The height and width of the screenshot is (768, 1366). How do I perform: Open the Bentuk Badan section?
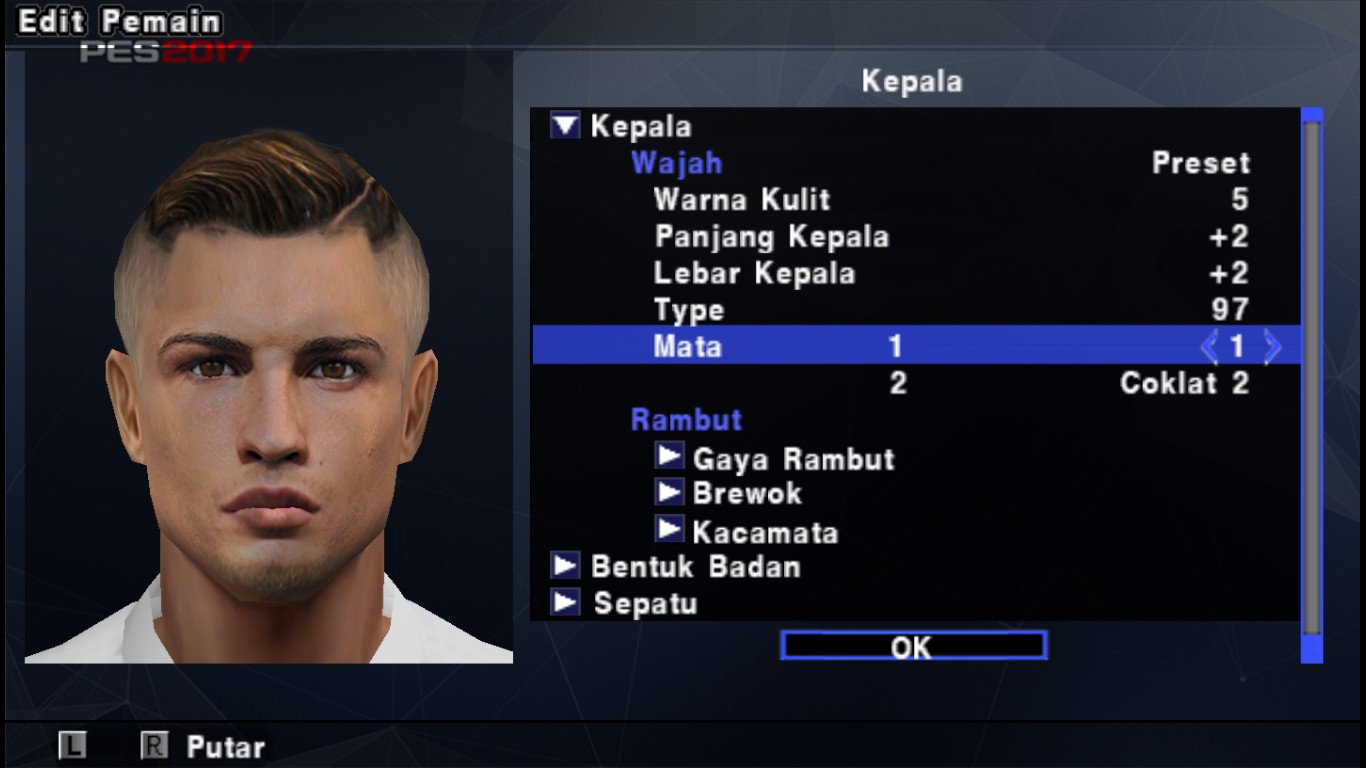pyautogui.click(x=565, y=566)
